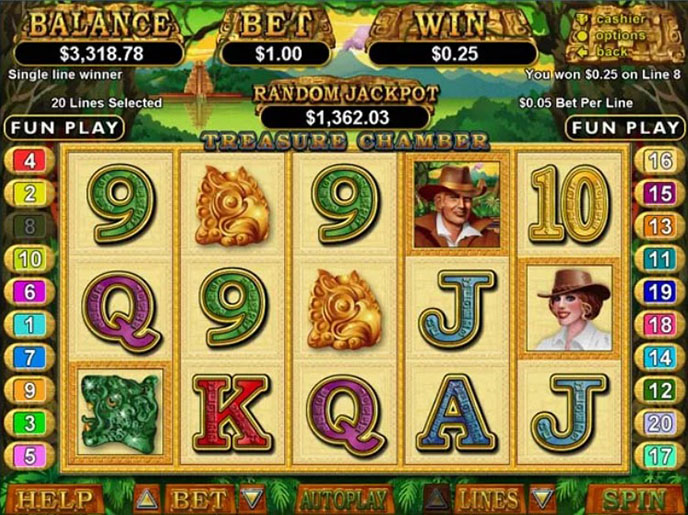The height and width of the screenshot is (515, 688).
Task: Select the payline 20 marker
Action: click(659, 423)
